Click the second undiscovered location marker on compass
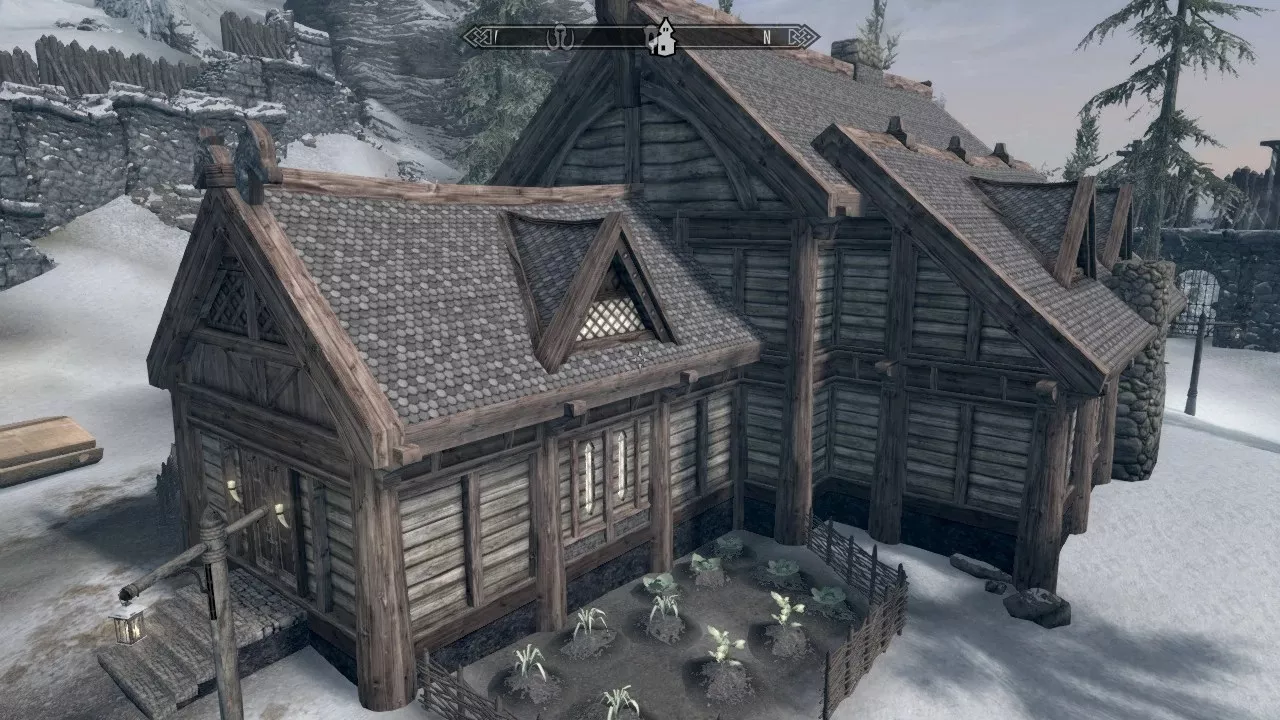 pyautogui.click(x=651, y=38)
